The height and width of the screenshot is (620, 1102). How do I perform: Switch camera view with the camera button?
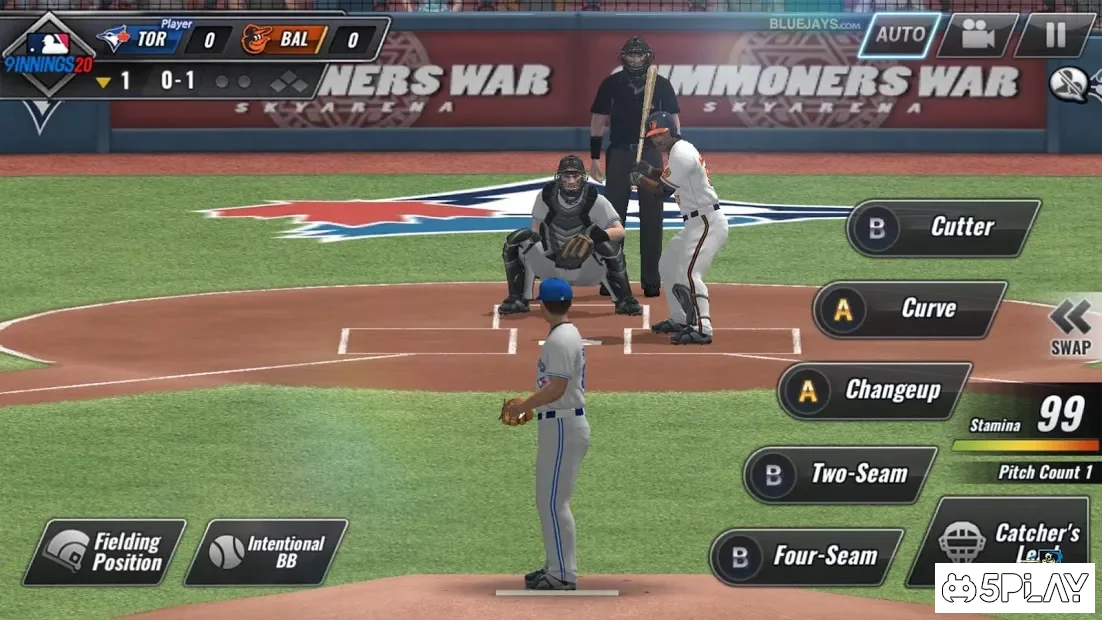point(976,35)
